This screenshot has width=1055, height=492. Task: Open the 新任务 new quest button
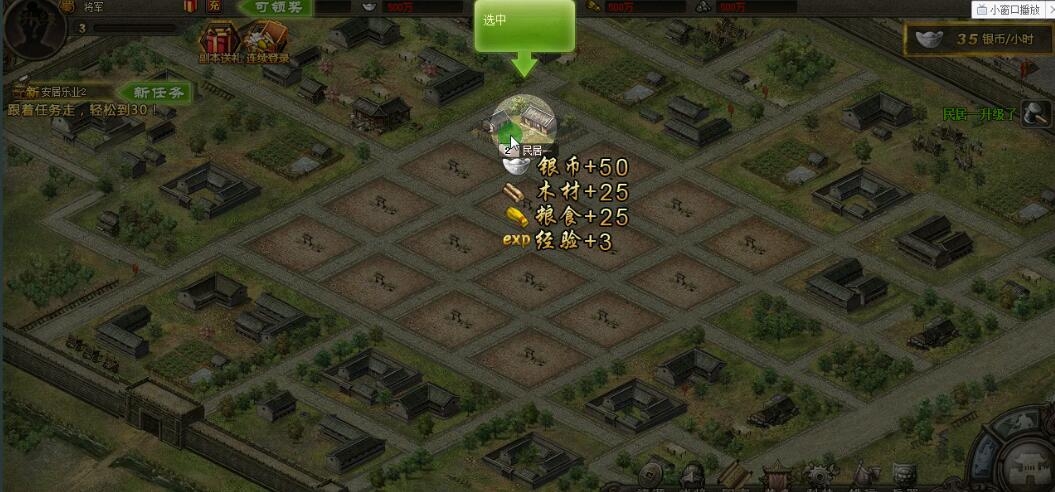(x=159, y=92)
